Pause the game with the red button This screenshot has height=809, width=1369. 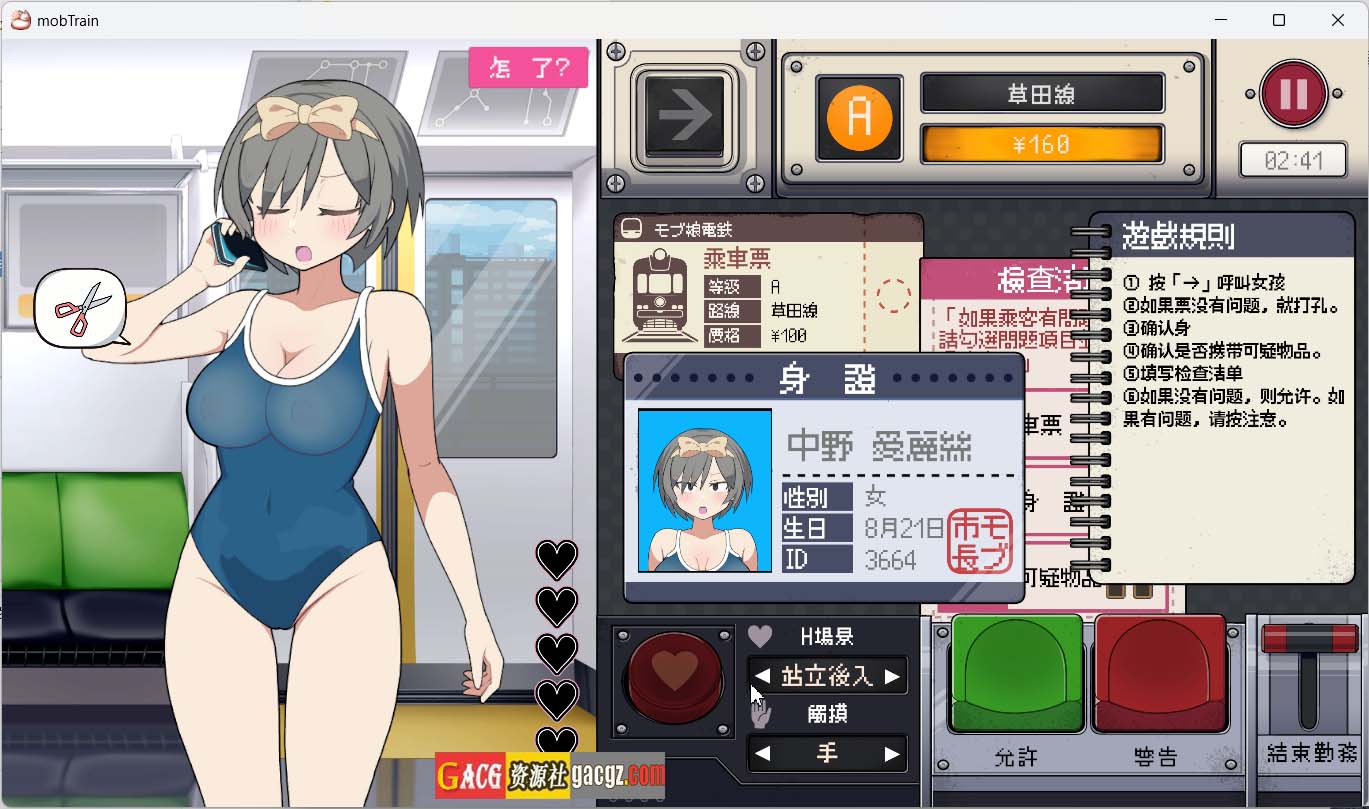pyautogui.click(x=1293, y=94)
